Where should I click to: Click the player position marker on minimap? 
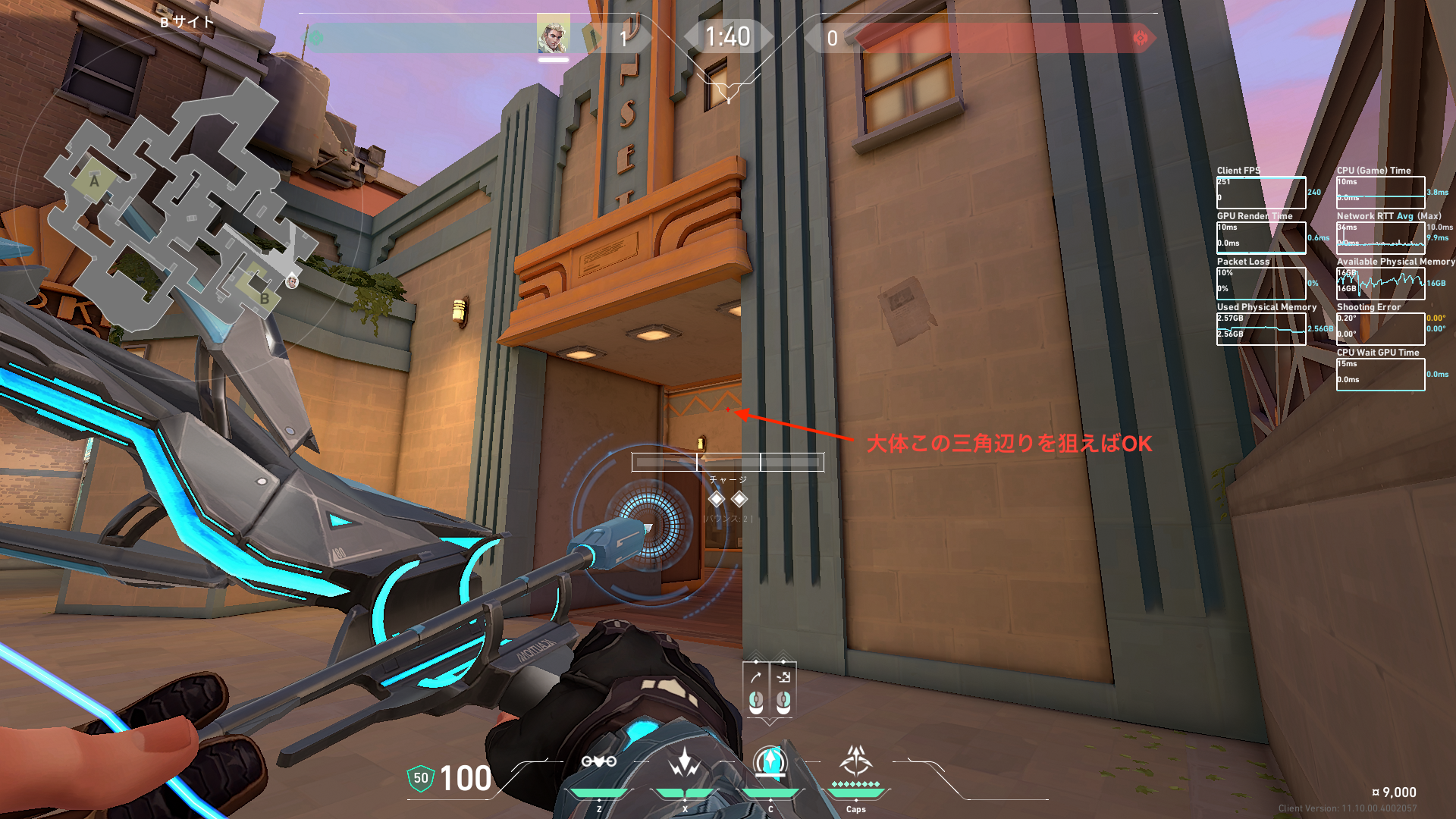click(x=292, y=282)
